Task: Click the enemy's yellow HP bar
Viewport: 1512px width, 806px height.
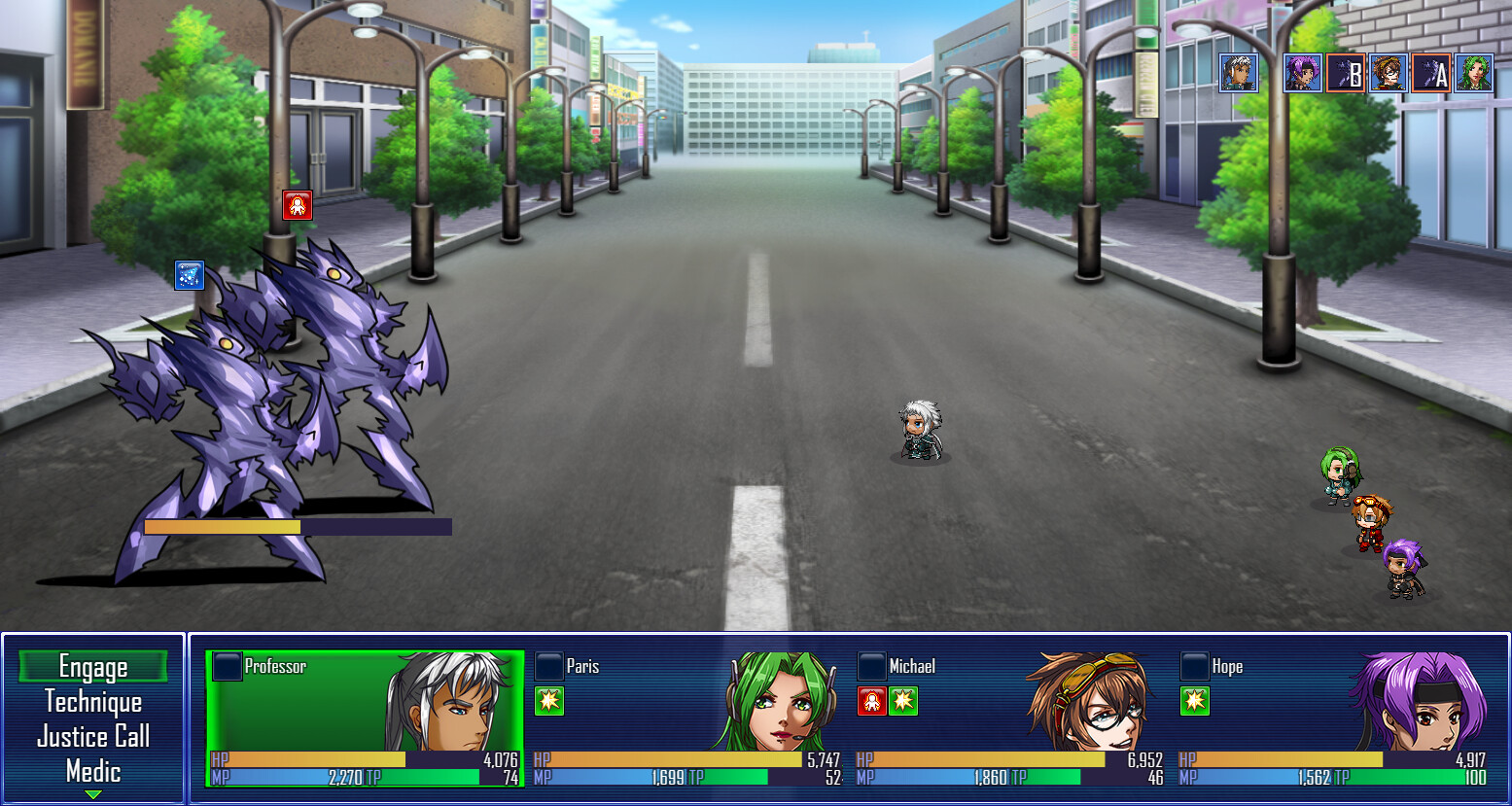Action: pos(224,525)
